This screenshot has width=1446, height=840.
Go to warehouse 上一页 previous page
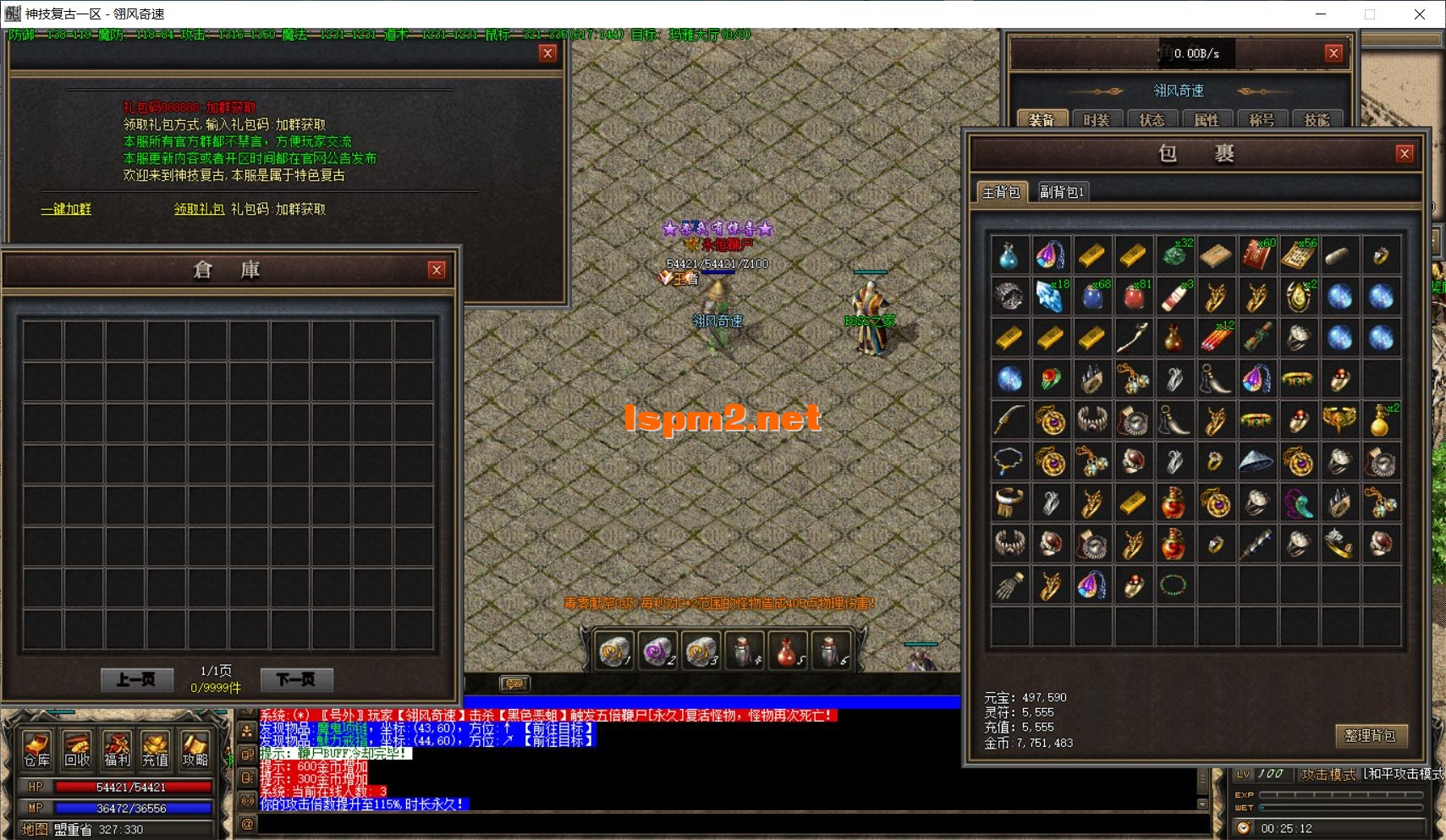tap(136, 679)
